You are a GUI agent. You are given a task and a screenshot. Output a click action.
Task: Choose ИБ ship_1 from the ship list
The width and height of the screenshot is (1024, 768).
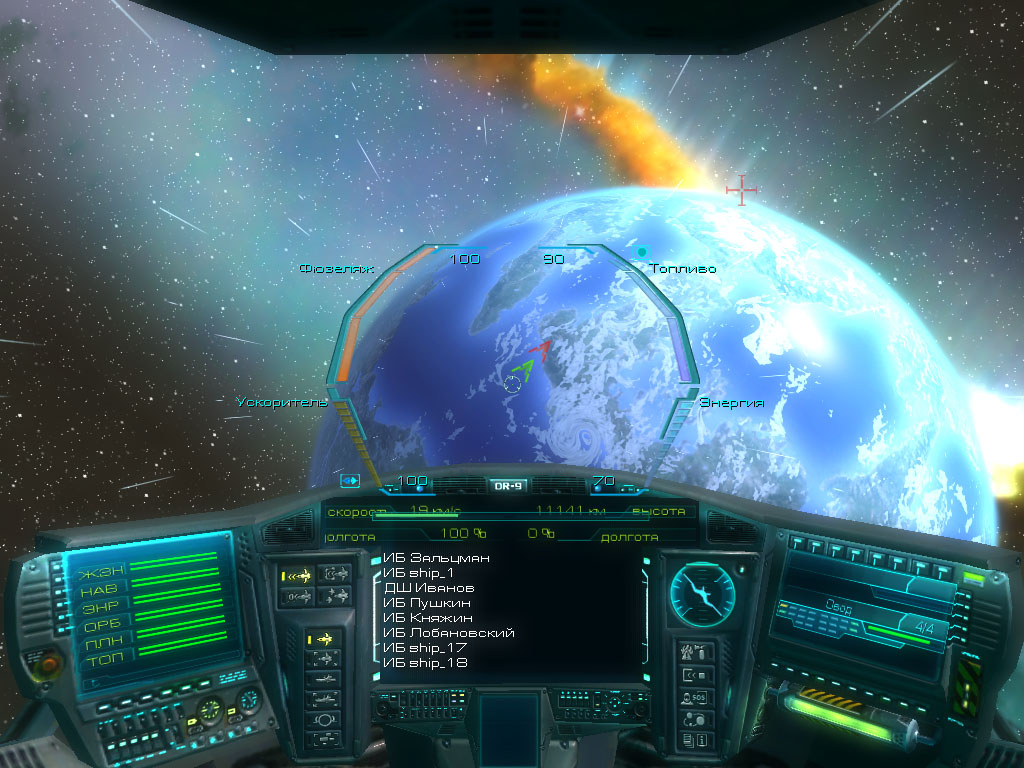[419, 573]
